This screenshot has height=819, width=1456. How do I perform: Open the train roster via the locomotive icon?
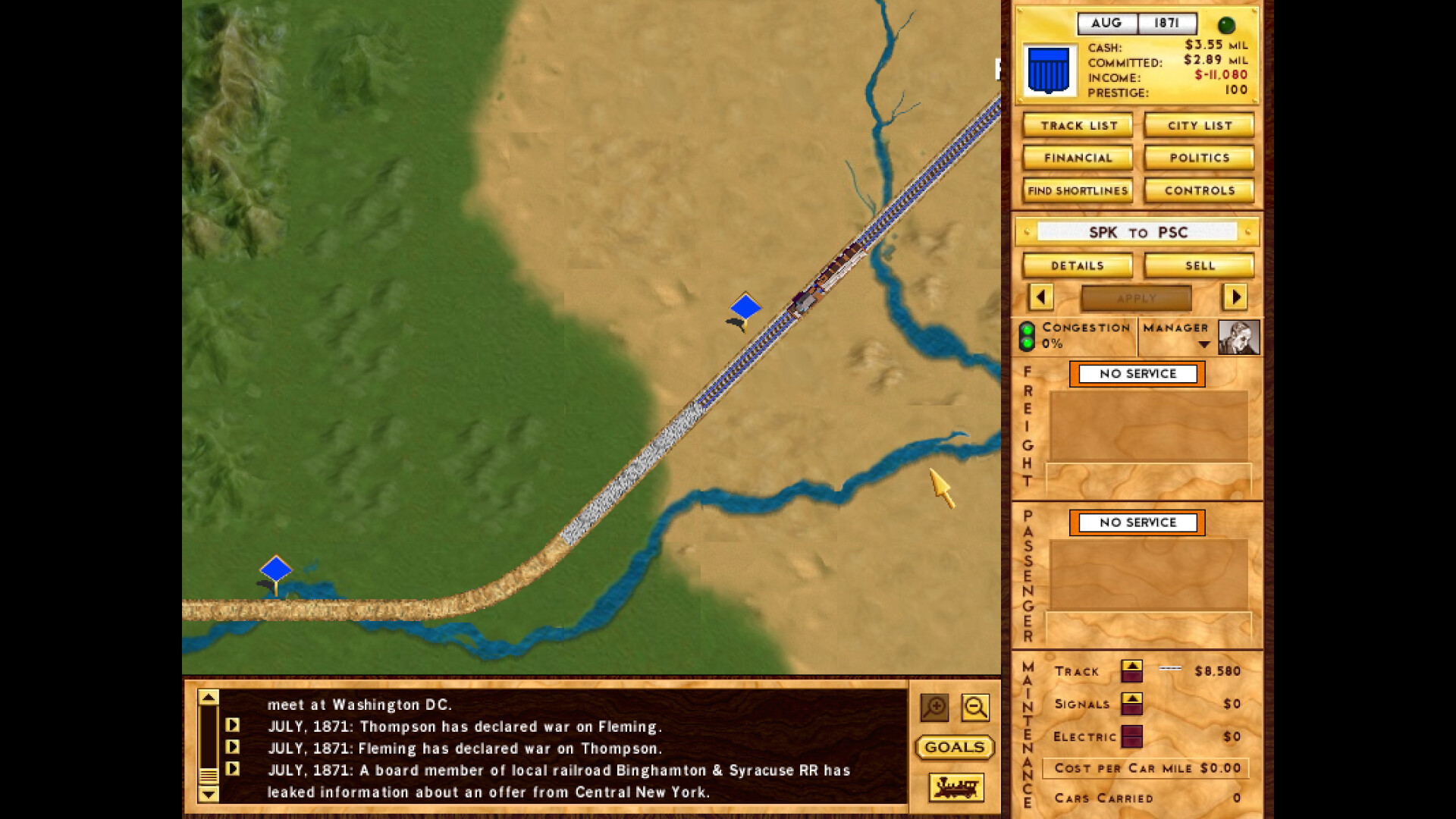955,788
